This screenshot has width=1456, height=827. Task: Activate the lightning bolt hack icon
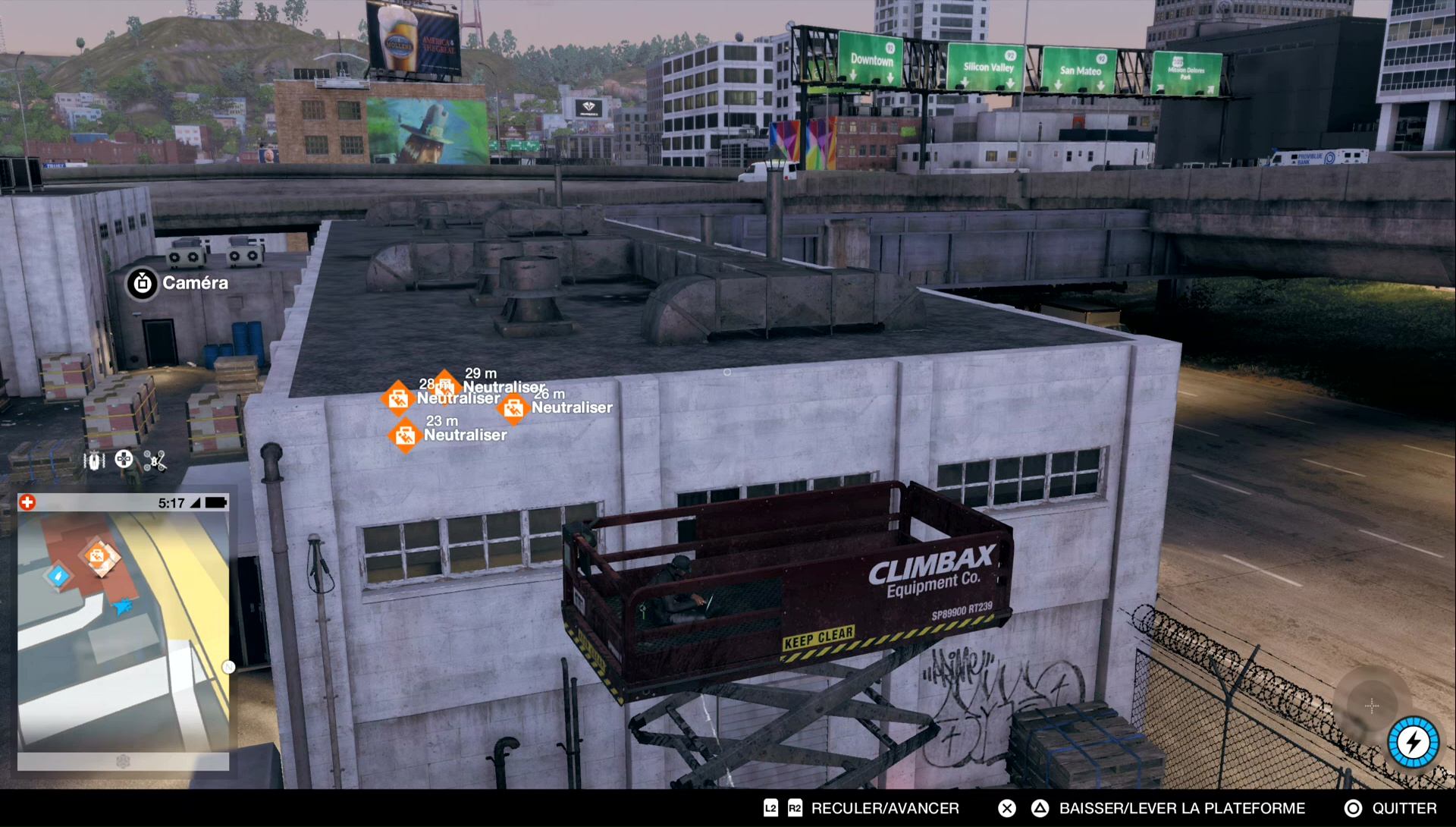tap(1413, 742)
